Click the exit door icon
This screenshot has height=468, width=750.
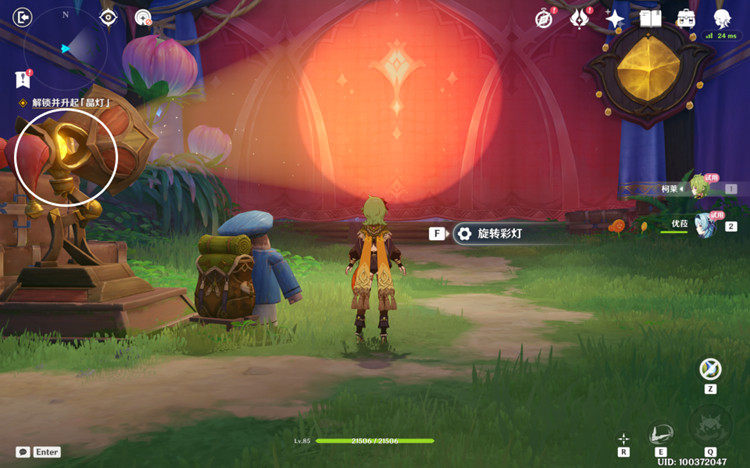point(23,17)
